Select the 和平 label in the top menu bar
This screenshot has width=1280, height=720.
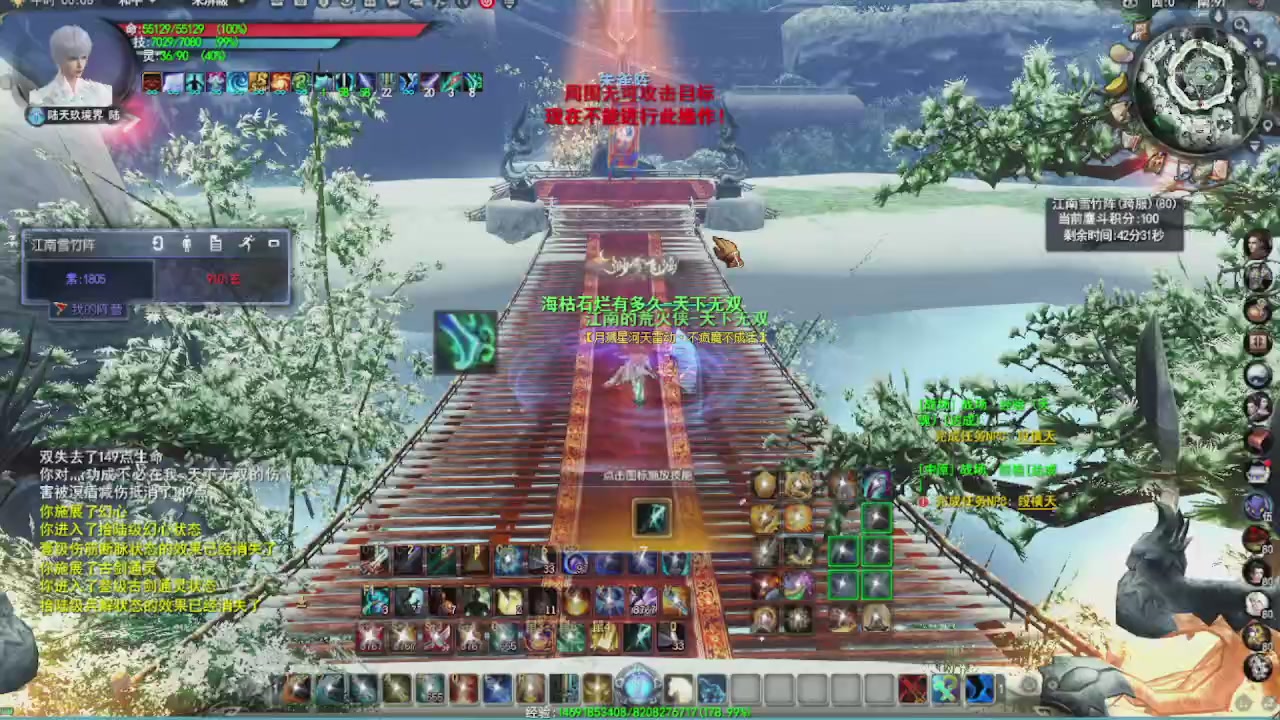point(130,4)
